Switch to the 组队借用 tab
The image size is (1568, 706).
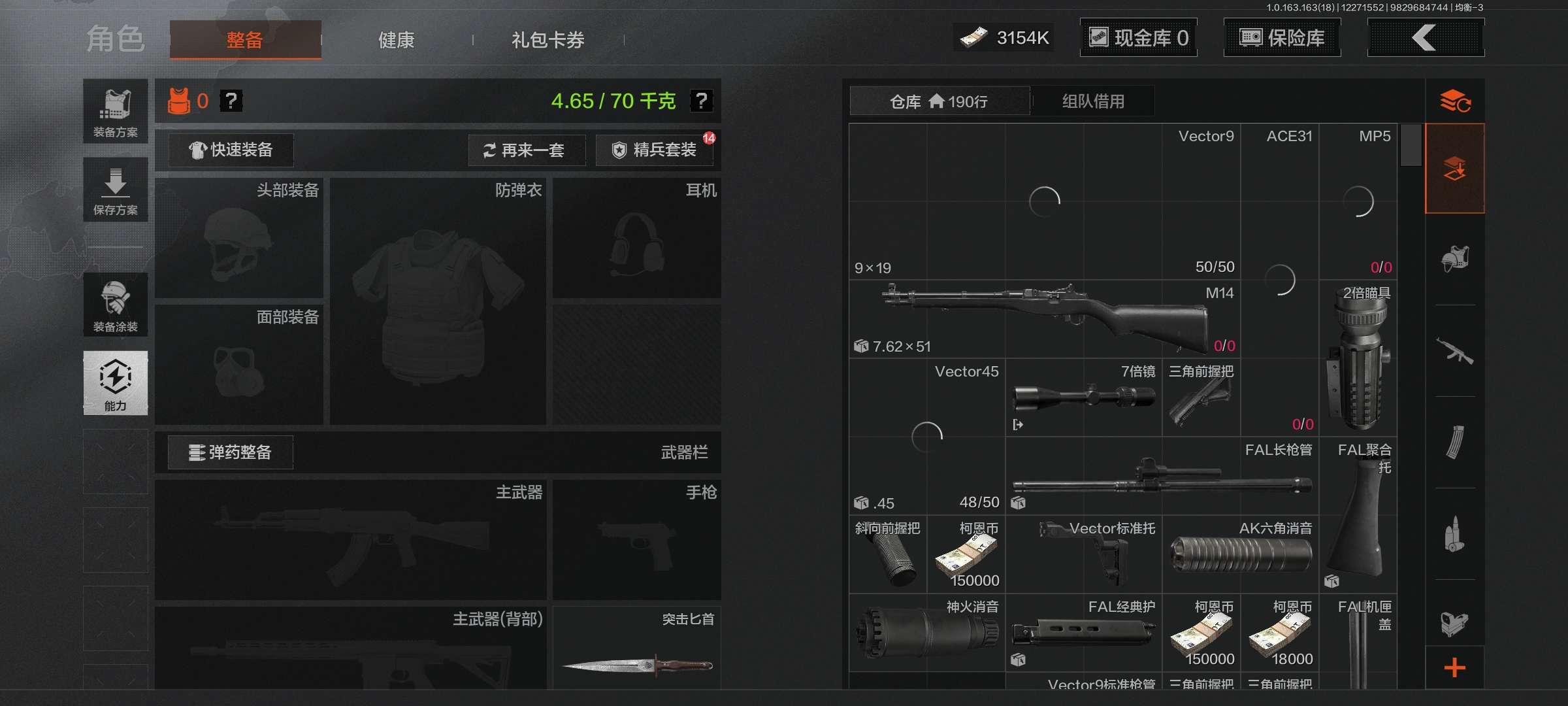coord(1093,101)
